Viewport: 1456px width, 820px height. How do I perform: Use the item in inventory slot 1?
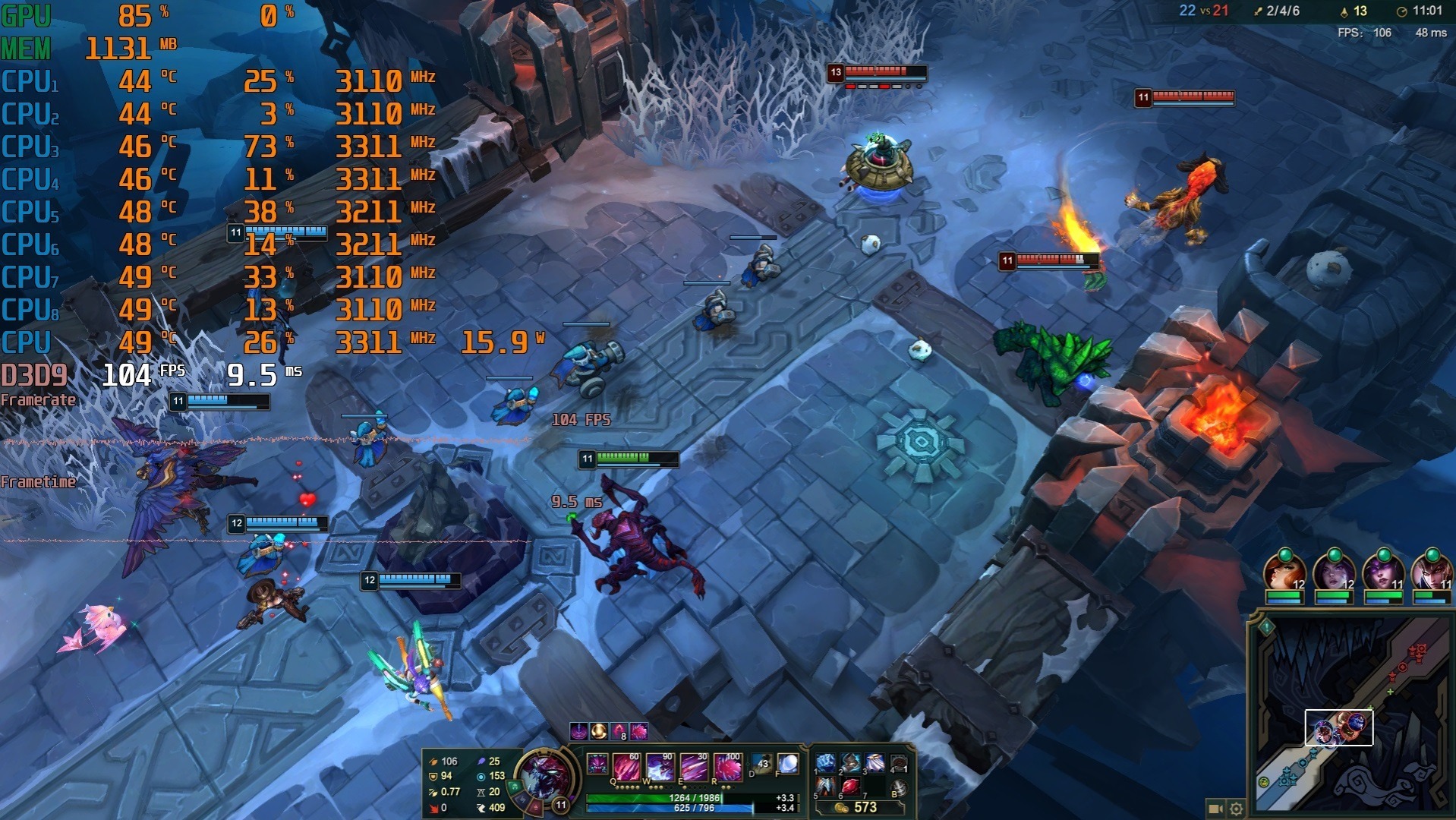coord(825,763)
